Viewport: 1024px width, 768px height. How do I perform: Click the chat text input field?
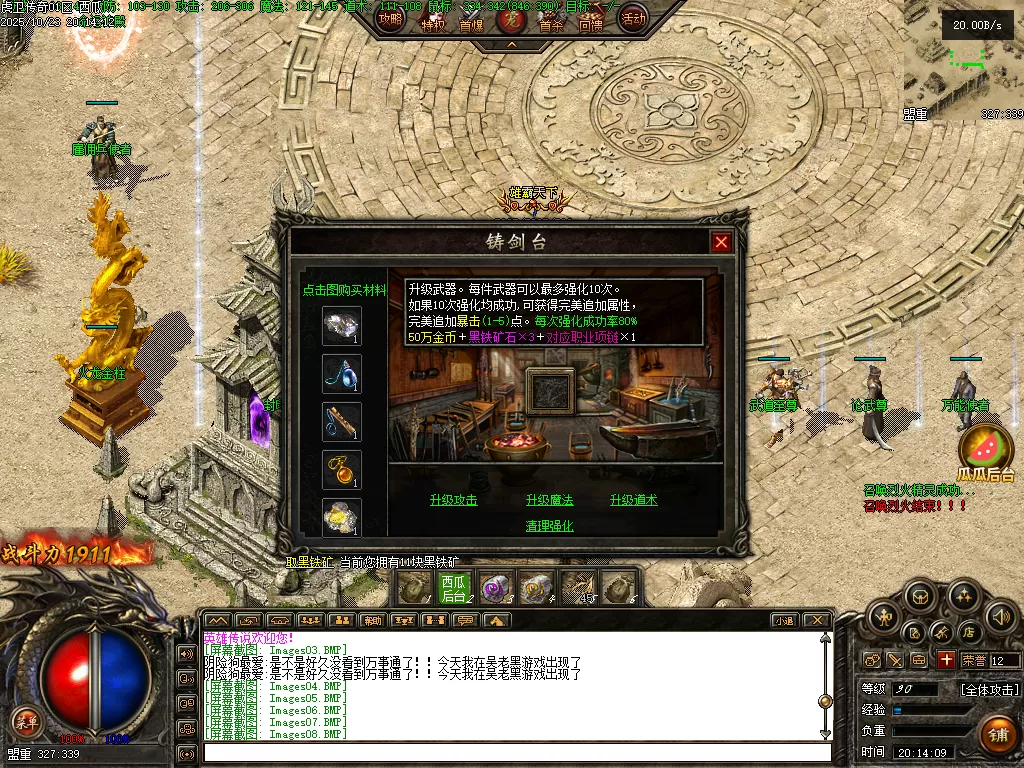coord(515,753)
